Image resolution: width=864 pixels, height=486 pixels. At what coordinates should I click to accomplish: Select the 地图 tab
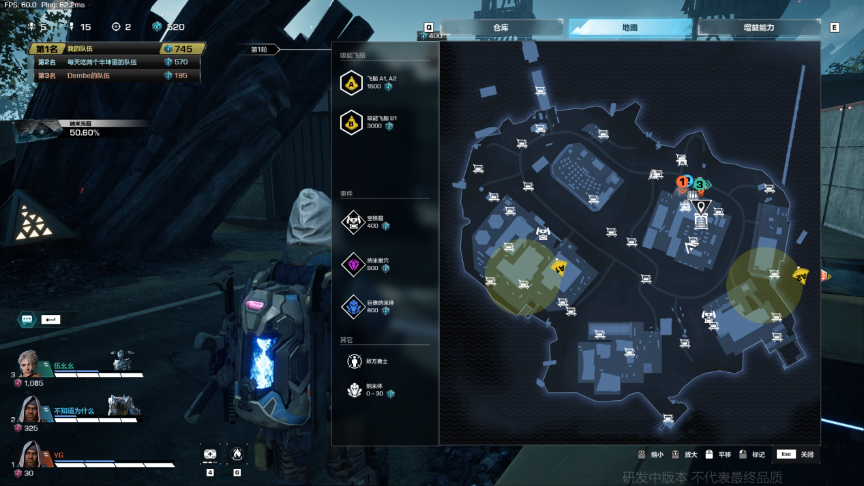[x=629, y=28]
